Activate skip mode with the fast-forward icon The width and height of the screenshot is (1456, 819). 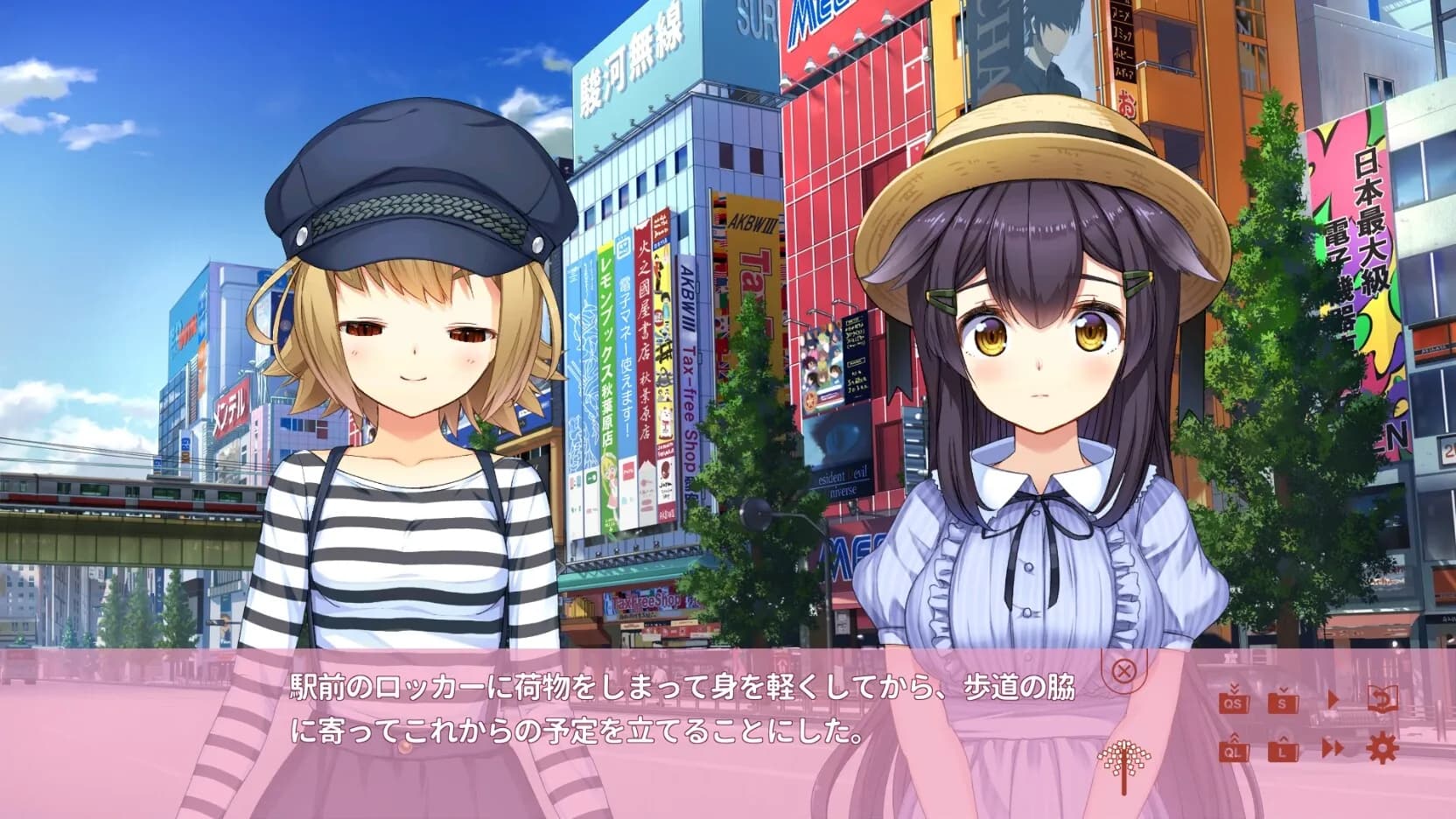[1332, 748]
